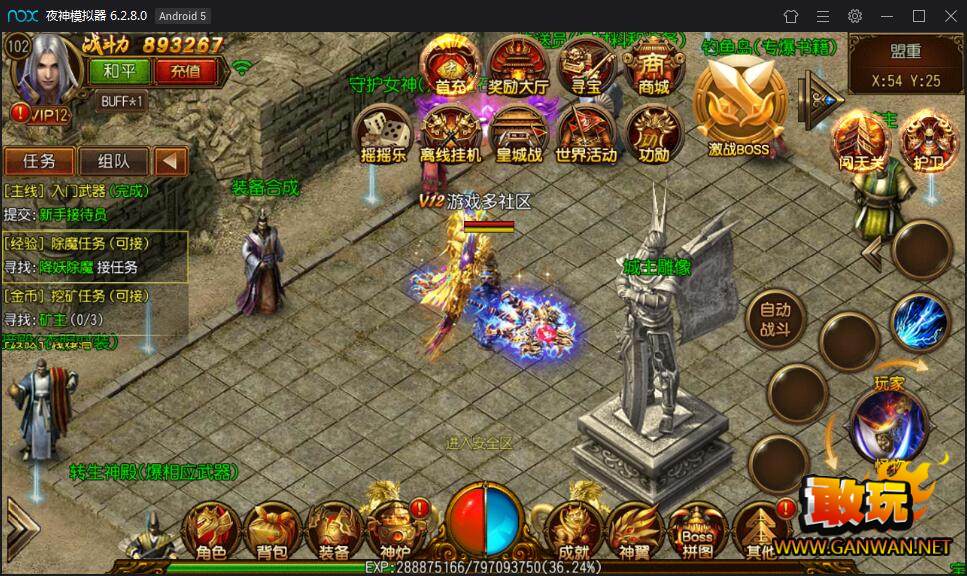The image size is (967, 576).
Task: Open the Nox emulator settings gear
Action: tap(855, 16)
